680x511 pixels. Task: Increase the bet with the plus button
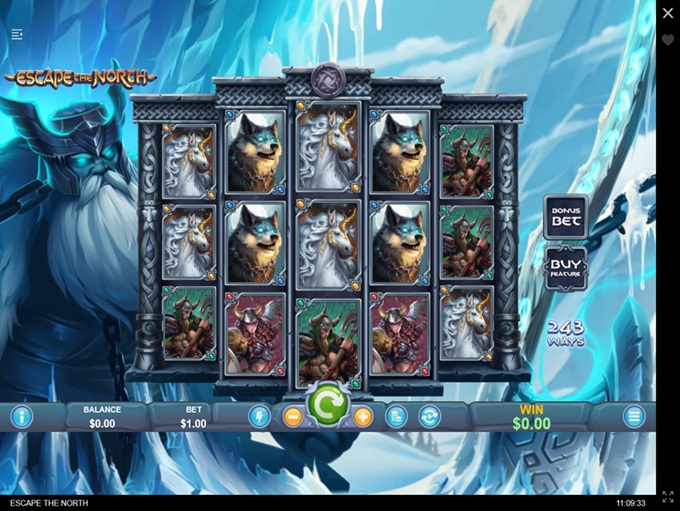pos(362,416)
